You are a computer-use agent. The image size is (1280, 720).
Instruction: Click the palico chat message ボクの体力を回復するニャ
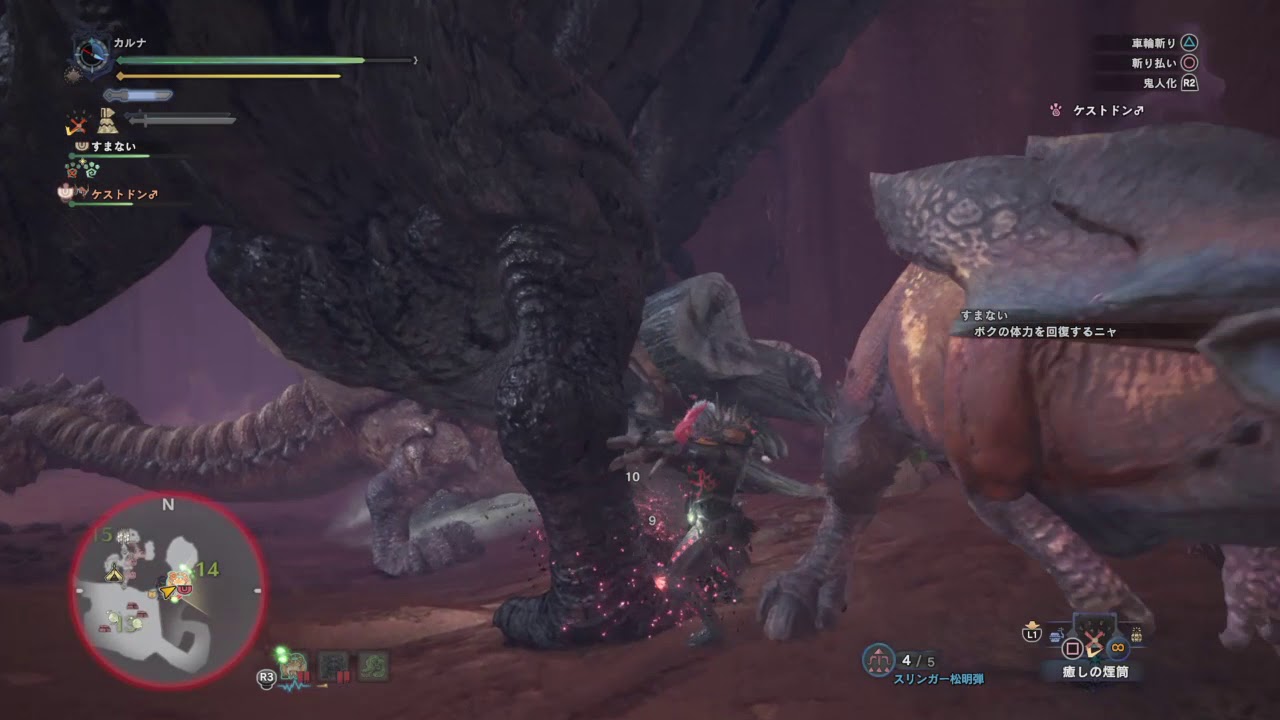[x=1045, y=331]
